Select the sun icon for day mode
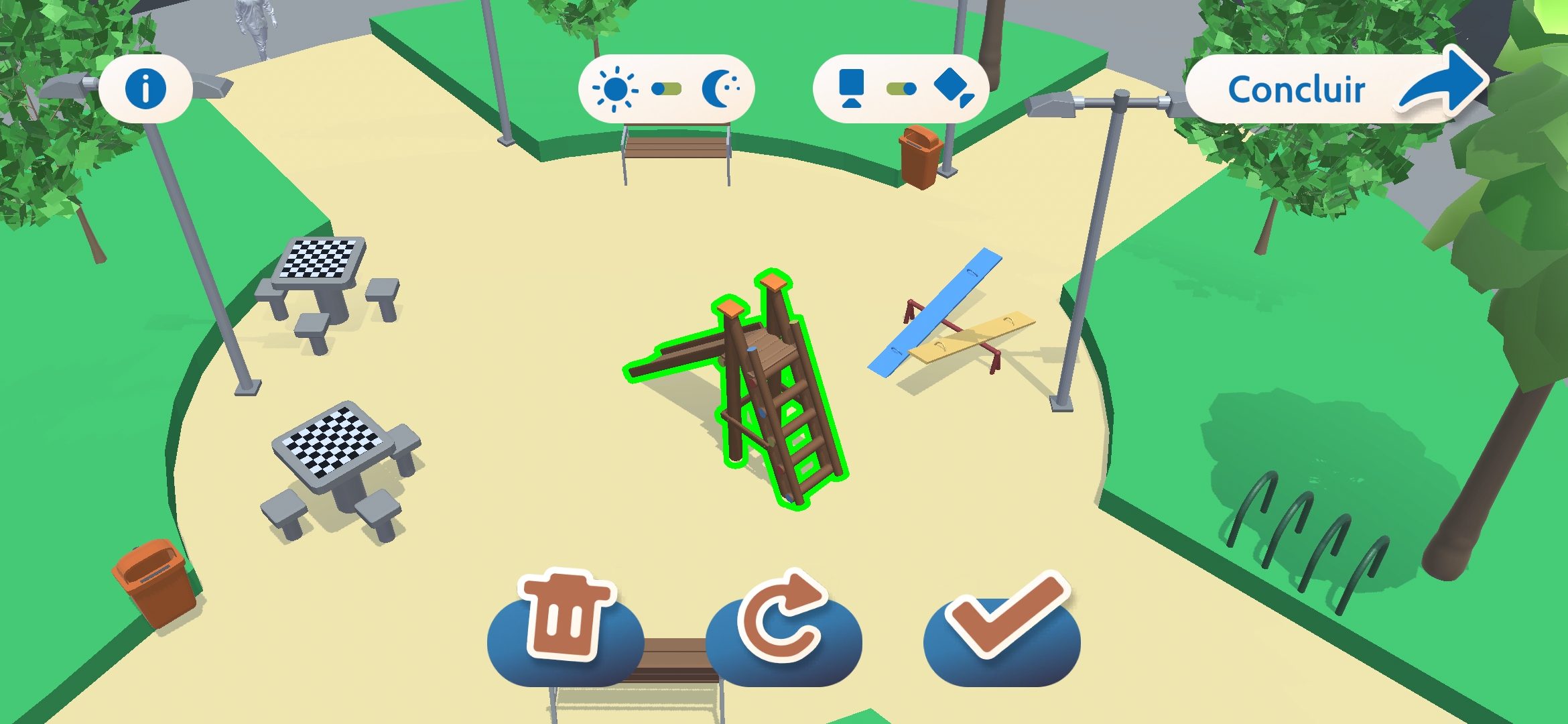 tap(614, 88)
